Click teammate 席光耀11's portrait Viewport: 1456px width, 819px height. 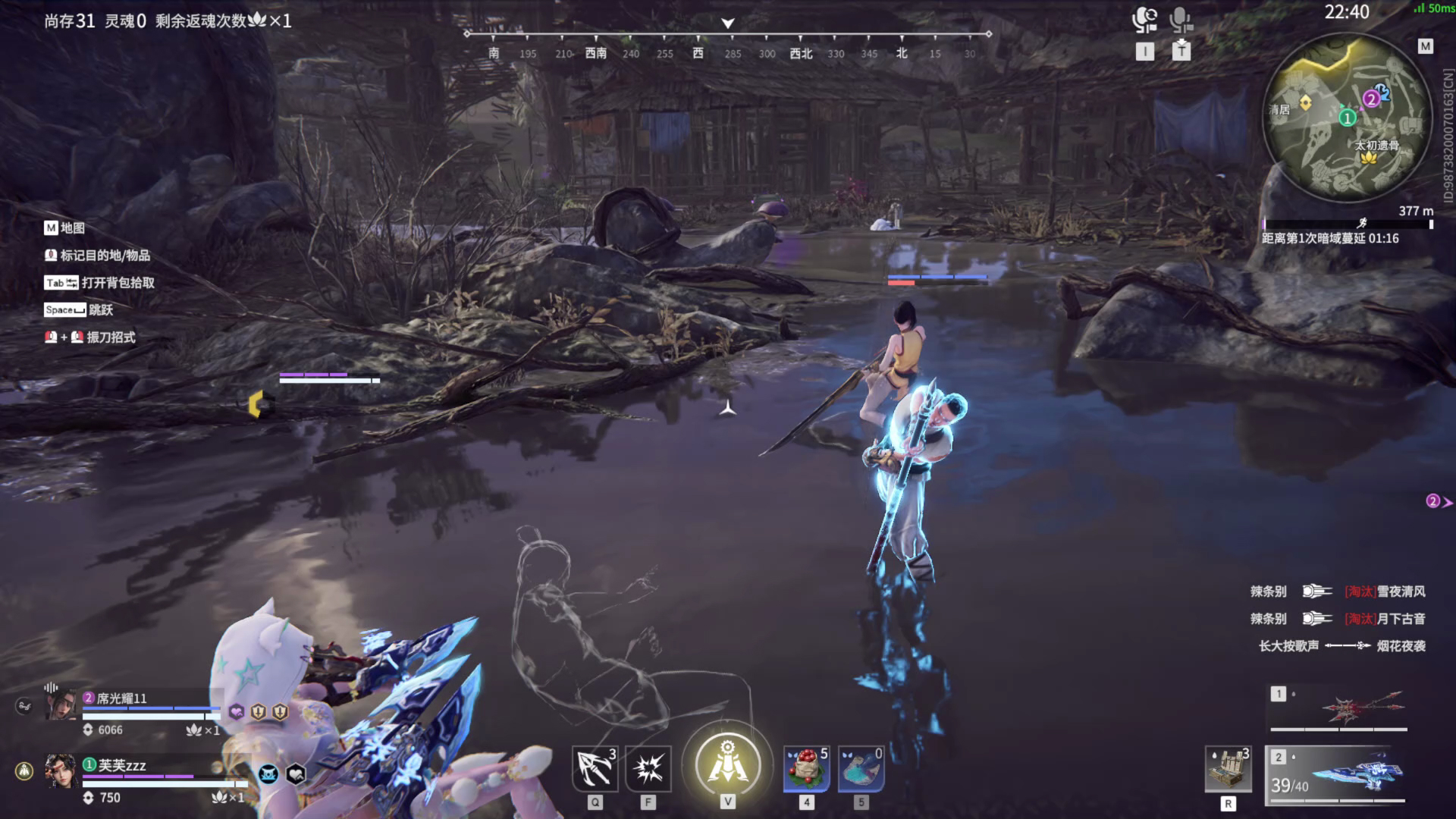pos(62,705)
